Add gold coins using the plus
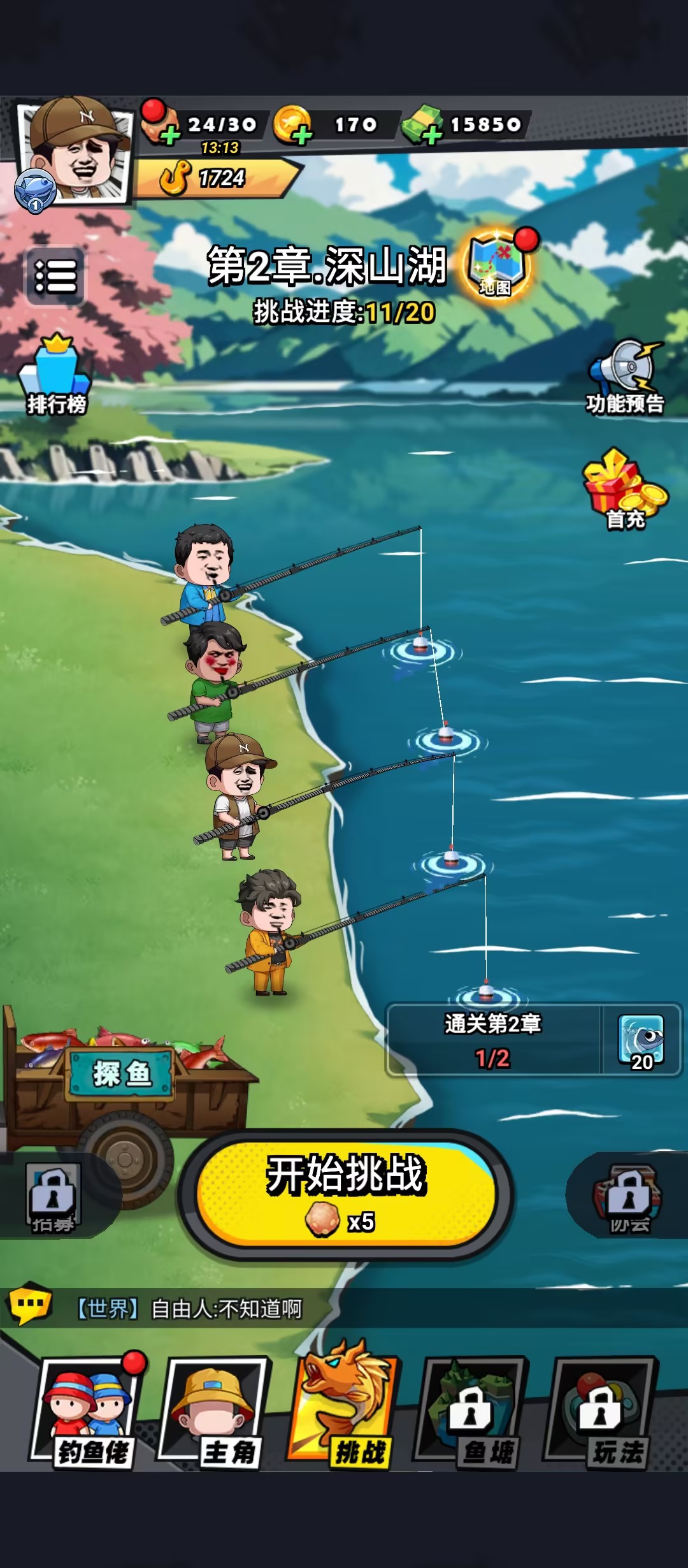 click(x=302, y=134)
